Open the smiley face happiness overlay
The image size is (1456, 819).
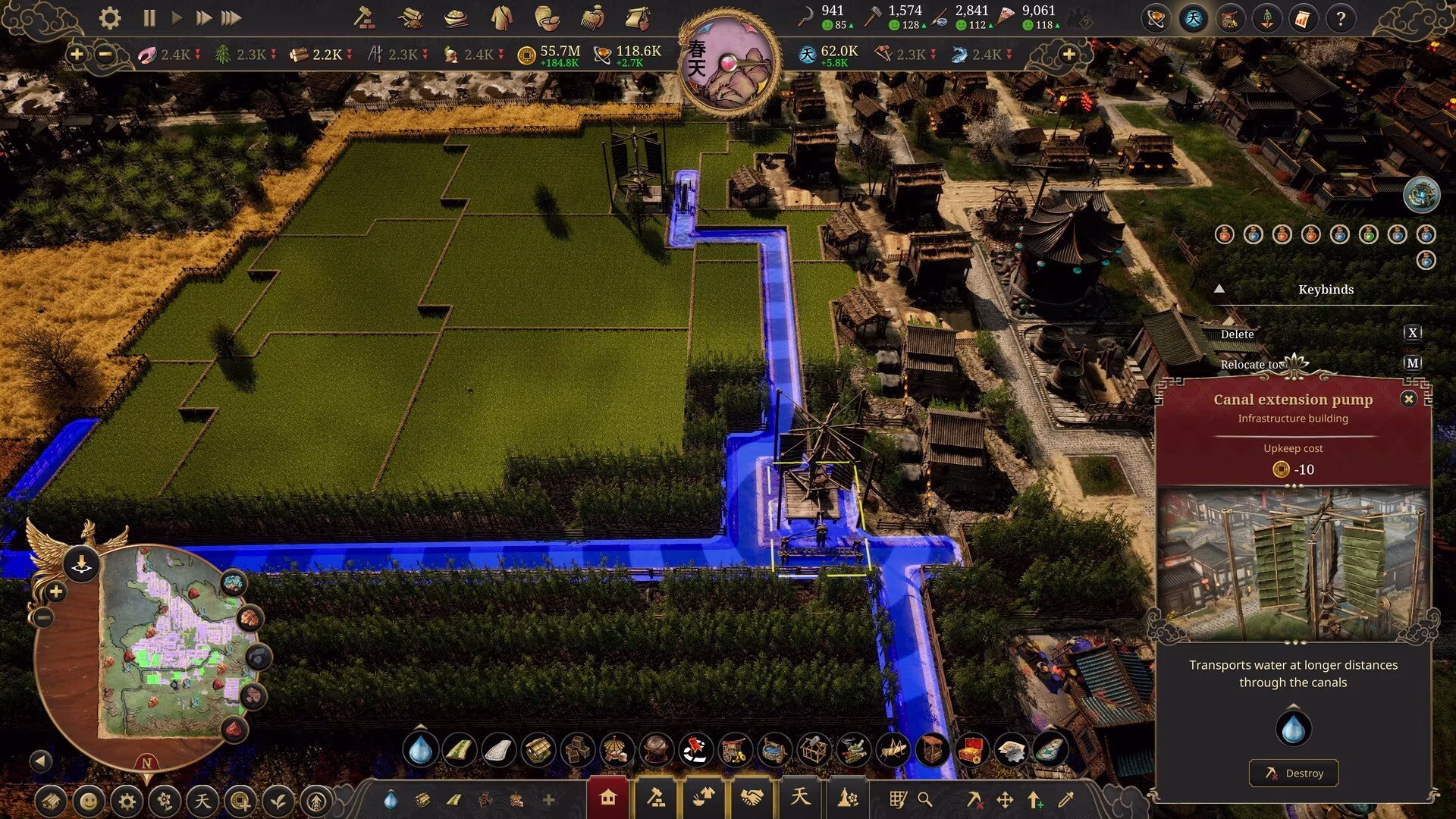[89, 801]
